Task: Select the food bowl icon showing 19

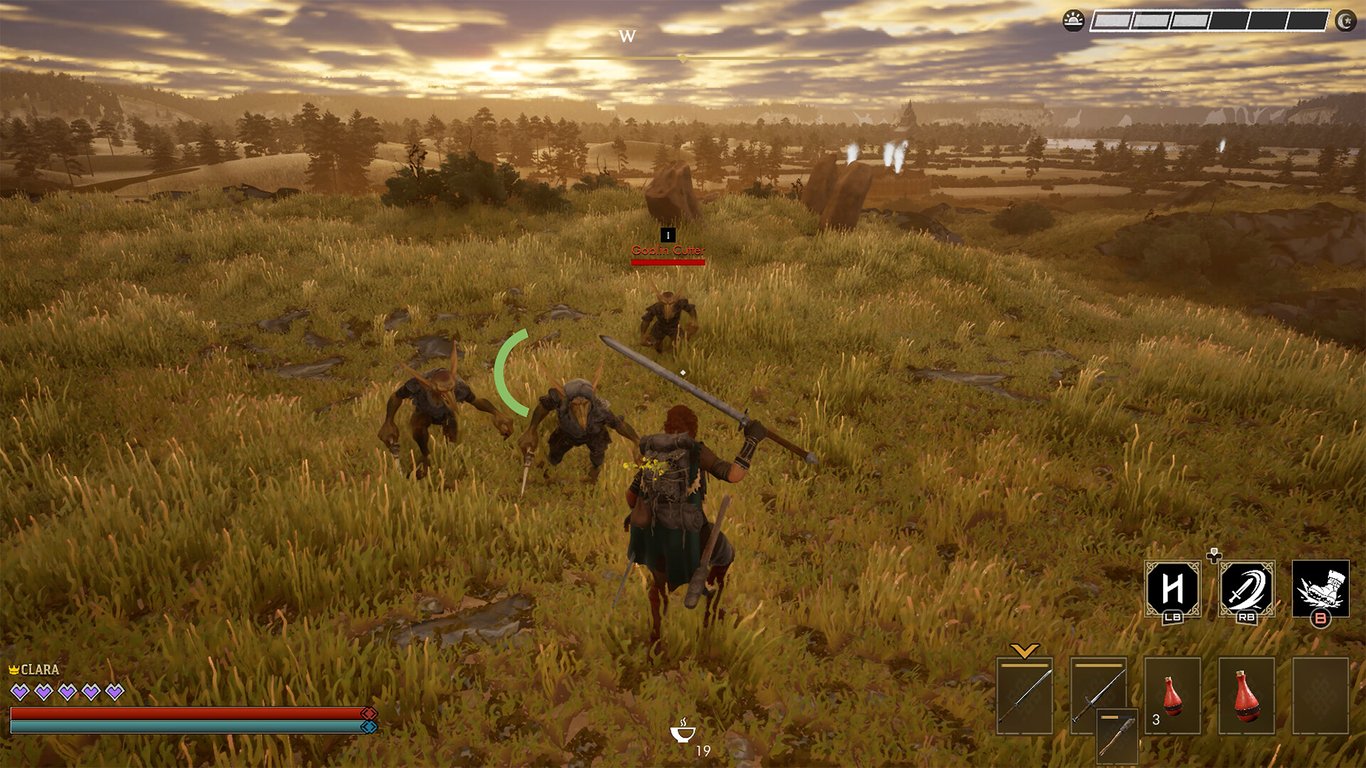Action: [683, 730]
